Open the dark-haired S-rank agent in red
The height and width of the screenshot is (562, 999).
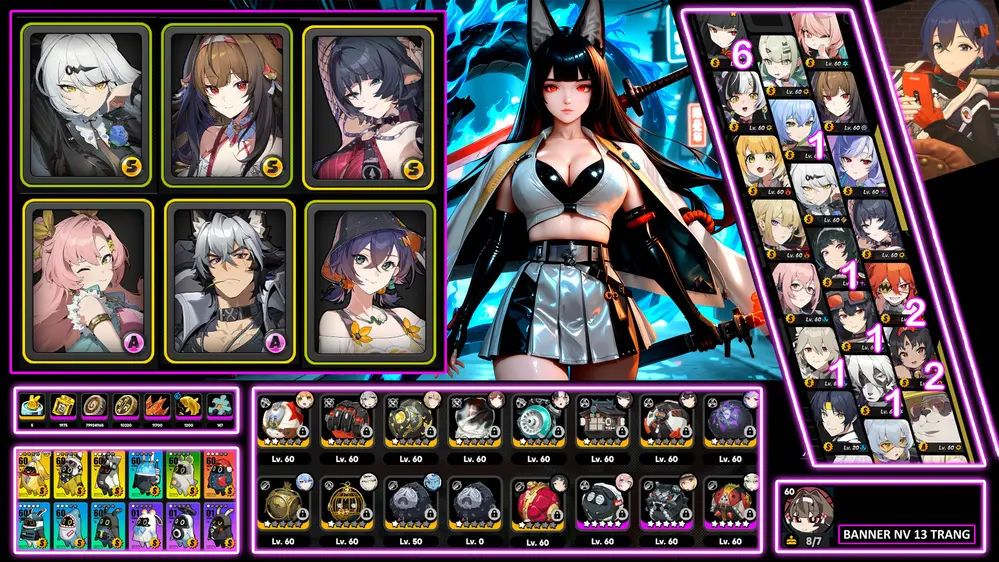[368, 105]
